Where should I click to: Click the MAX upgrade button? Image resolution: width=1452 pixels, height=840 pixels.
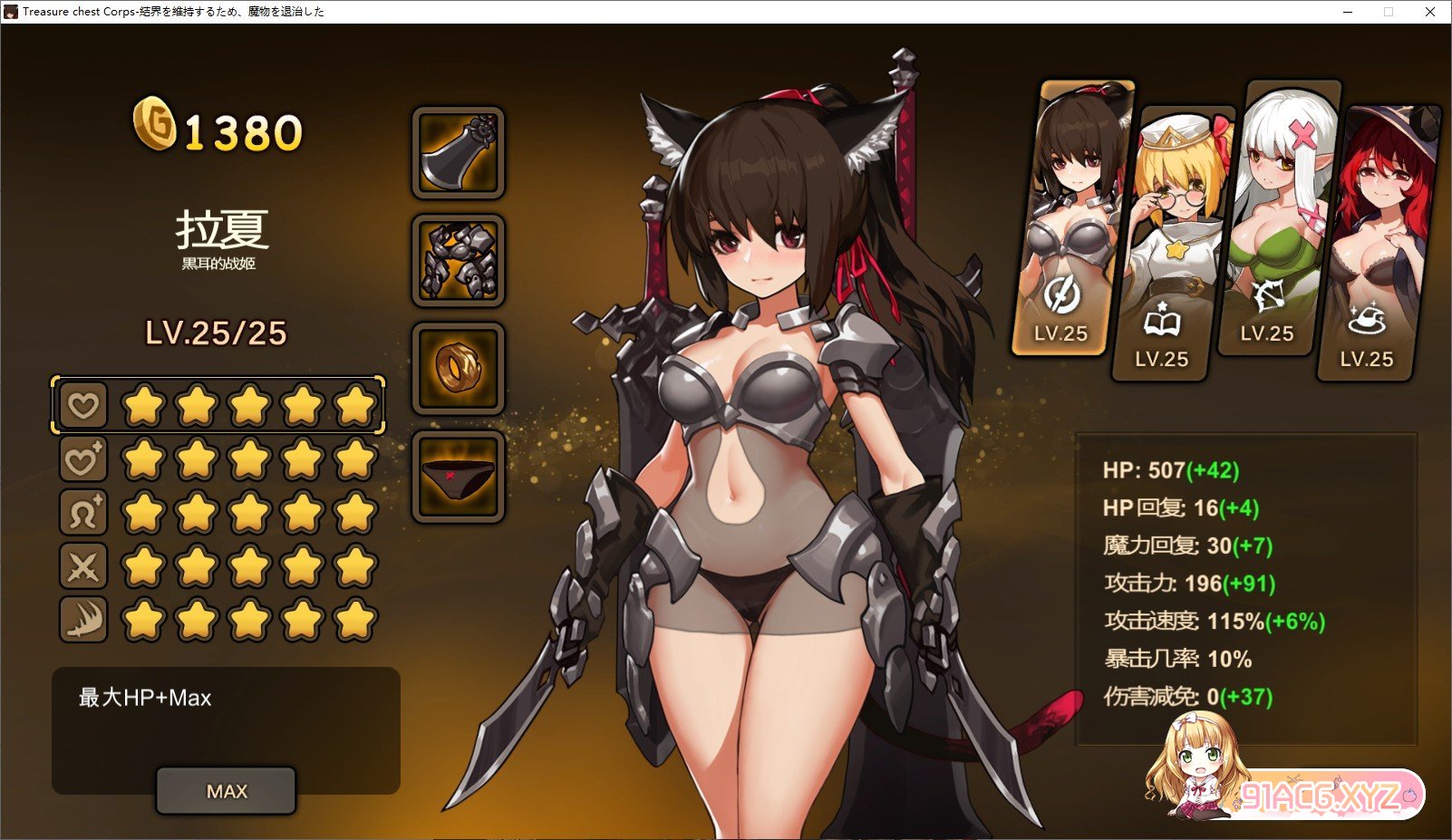pyautogui.click(x=226, y=791)
